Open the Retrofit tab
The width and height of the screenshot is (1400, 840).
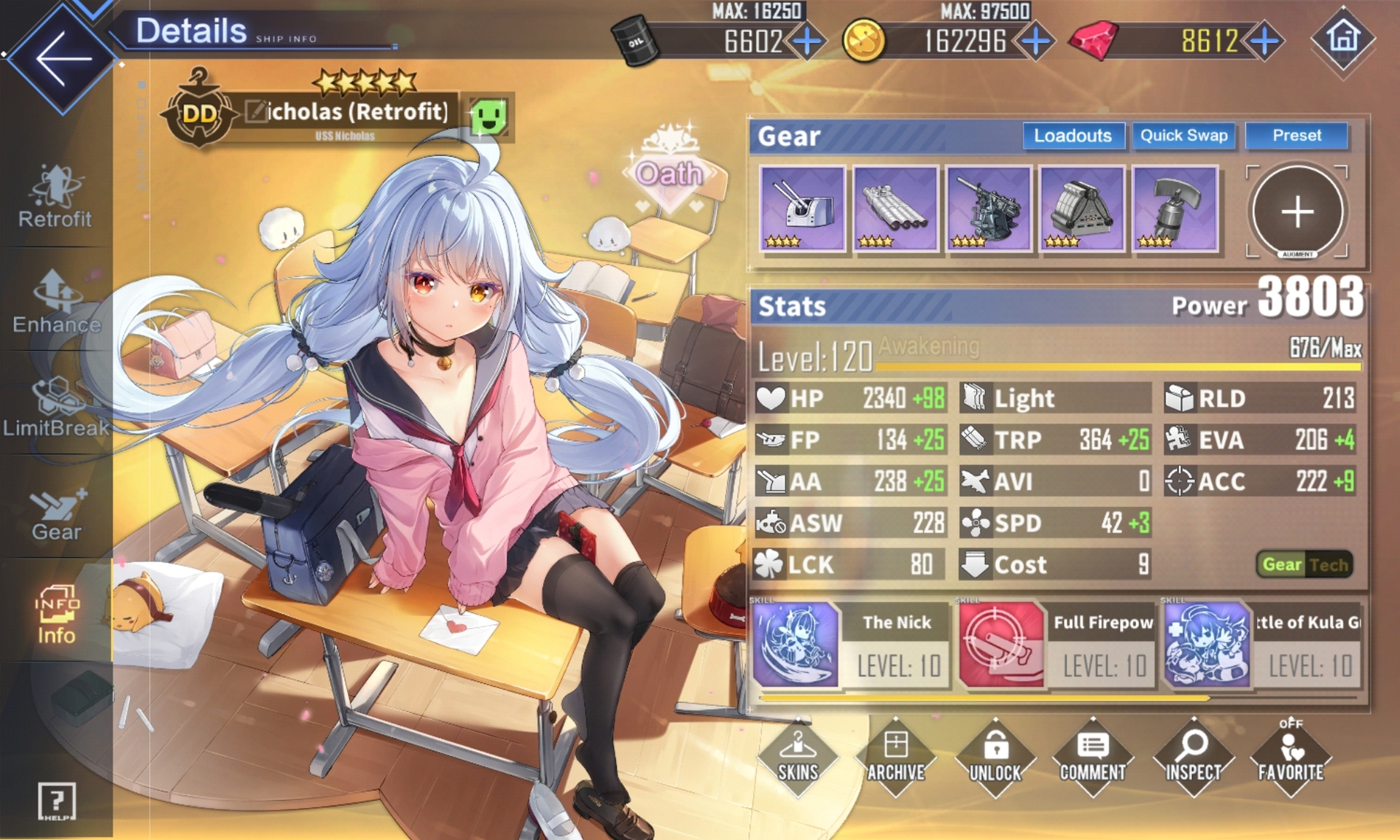[55, 197]
